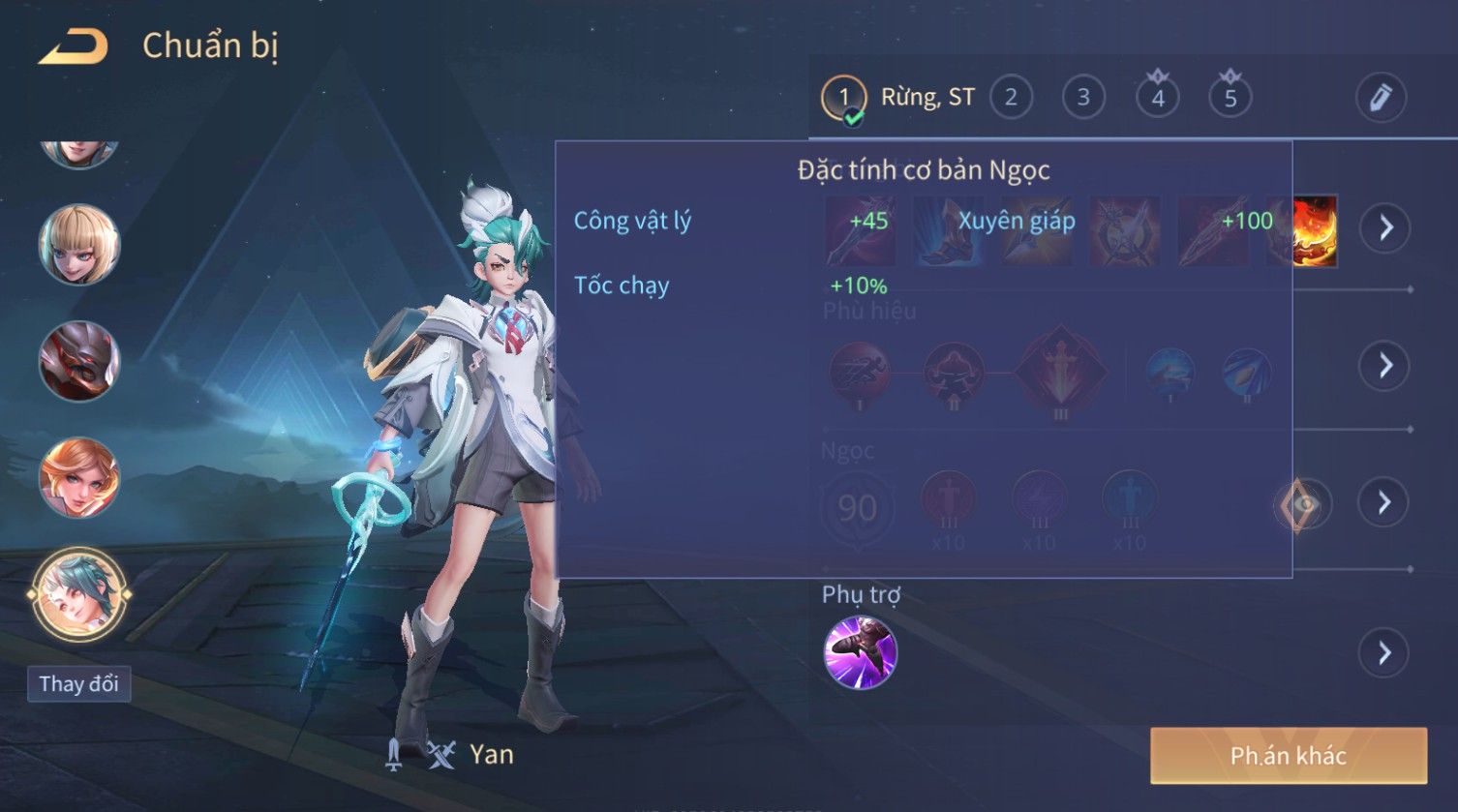The image size is (1458, 812).
Task: Switch to build preset 4
Action: tap(1158, 98)
